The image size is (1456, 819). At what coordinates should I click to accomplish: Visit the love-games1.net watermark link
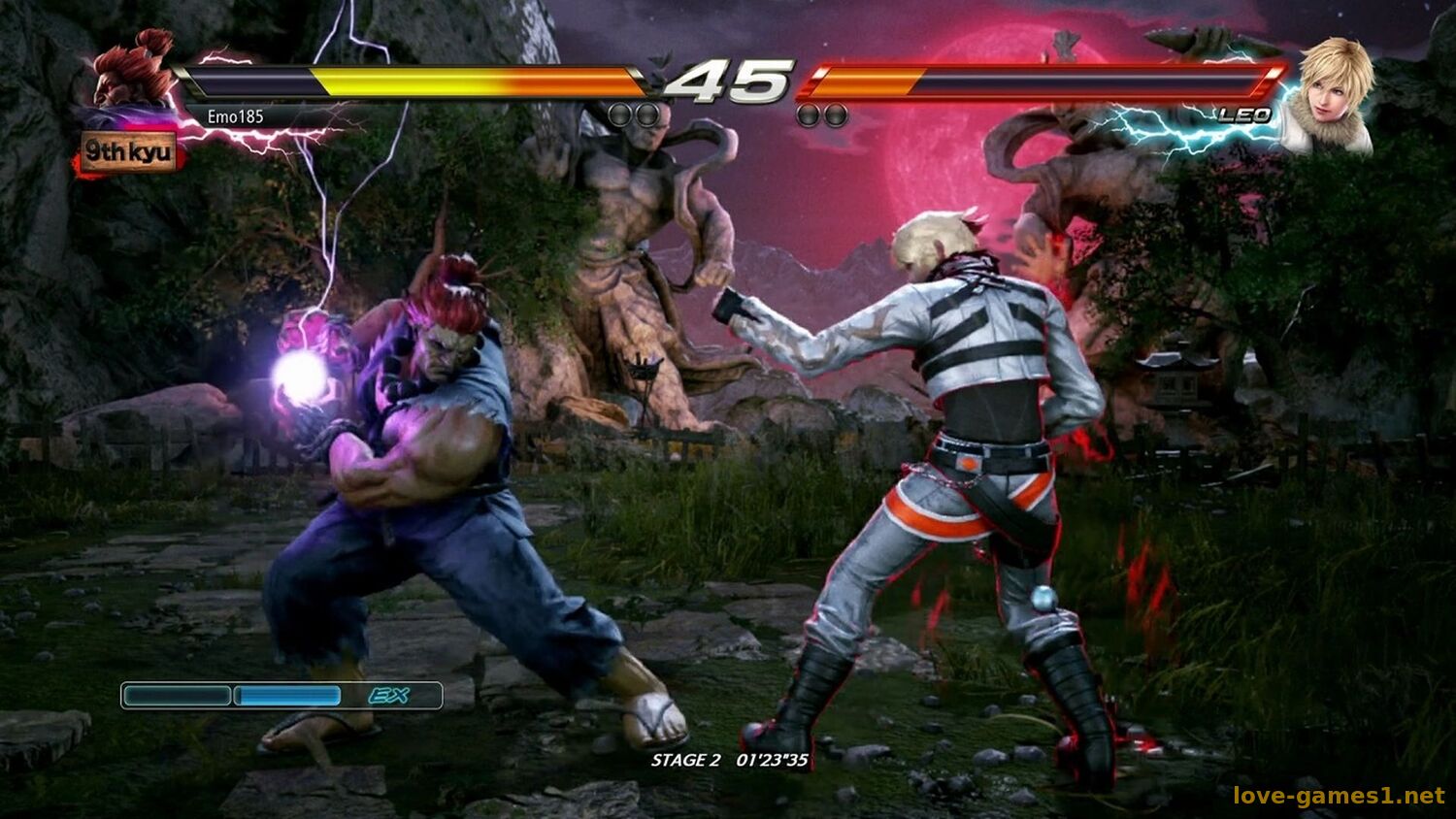click(x=1339, y=796)
